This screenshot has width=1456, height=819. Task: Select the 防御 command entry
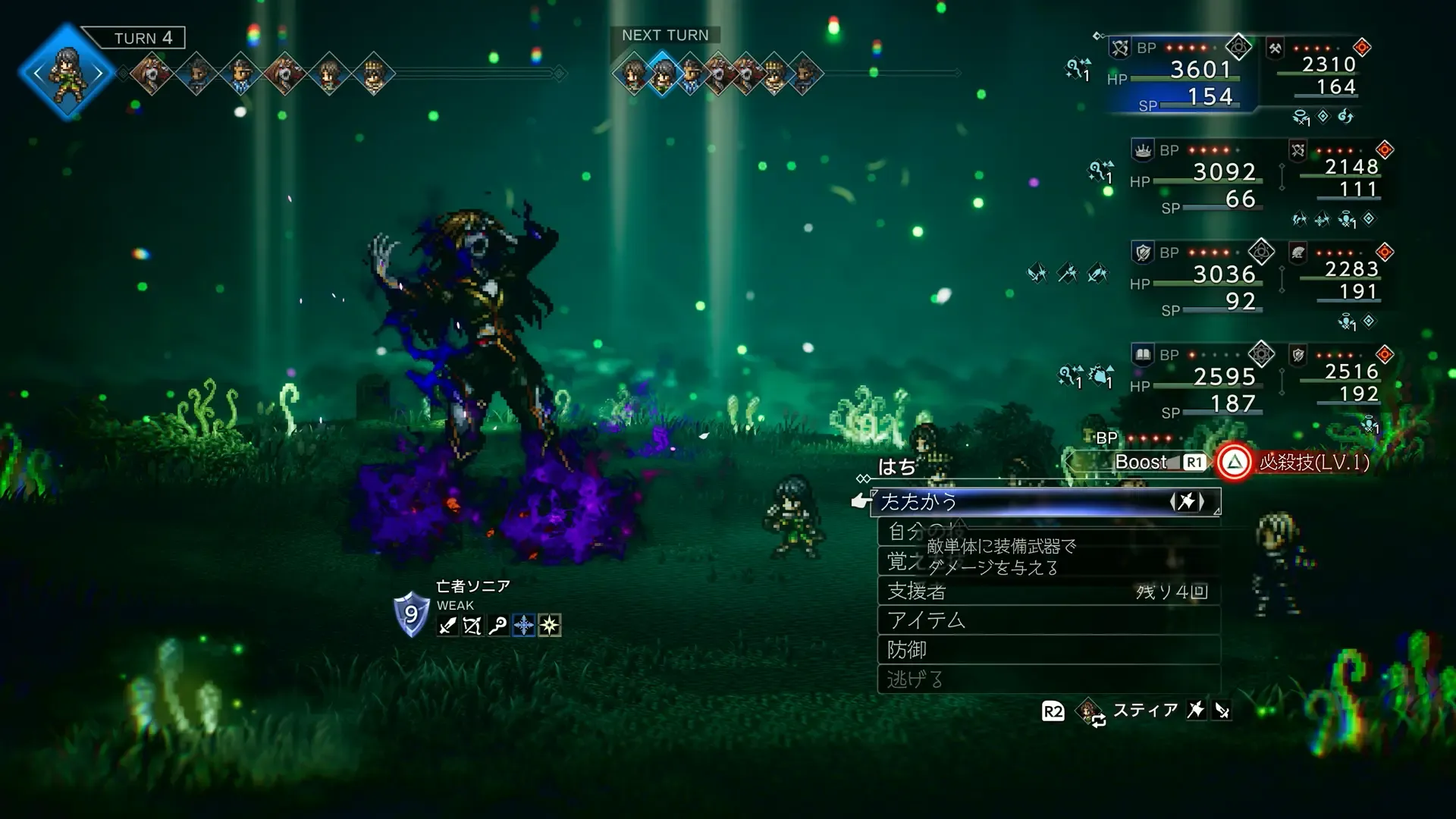(x=909, y=648)
